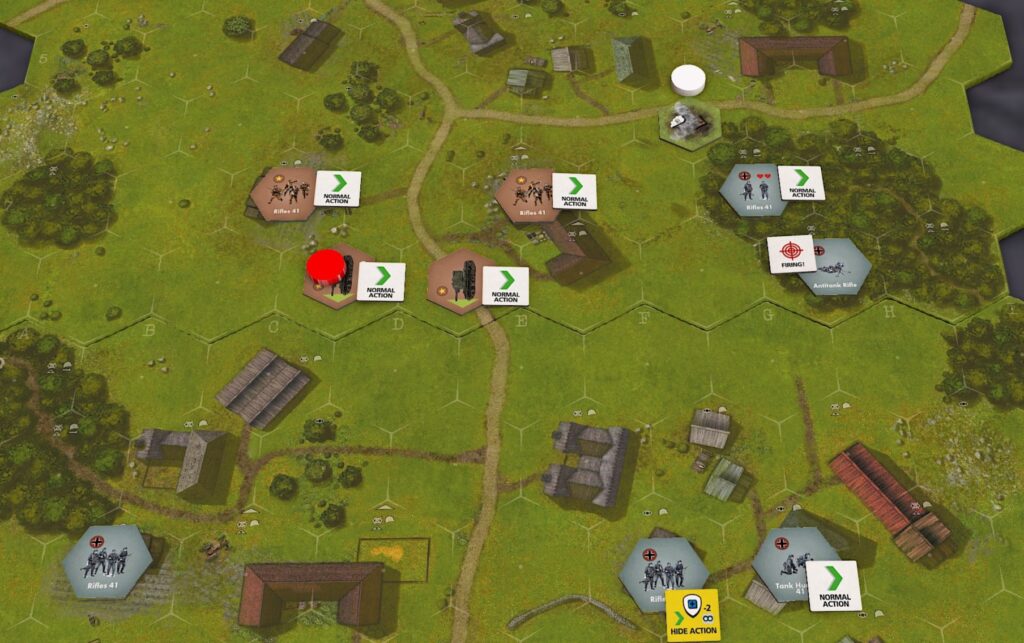This screenshot has height=643, width=1024.
Task: Select the brown vehicle counter under the red token
Action: pos(338,278)
